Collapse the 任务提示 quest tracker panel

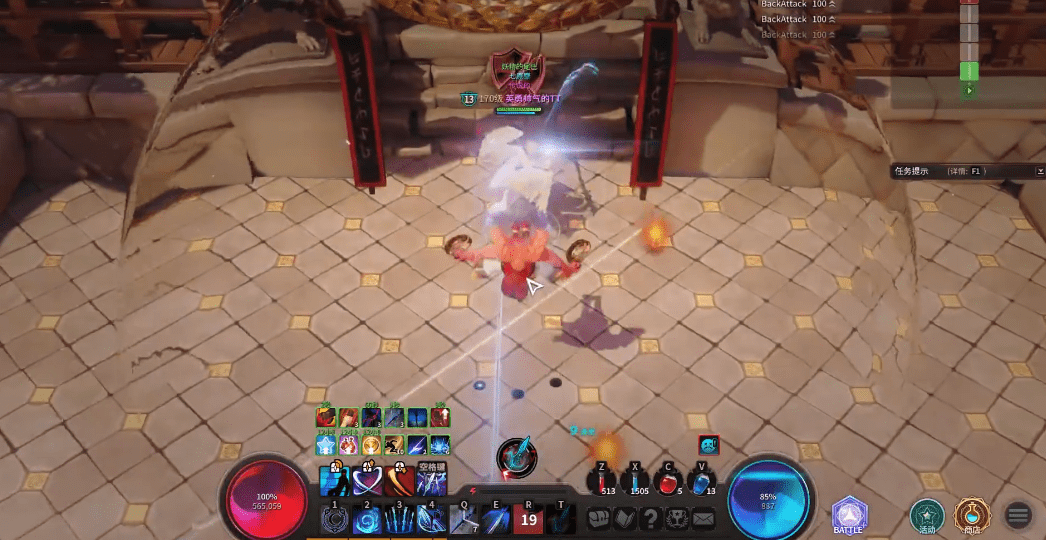(1039, 171)
